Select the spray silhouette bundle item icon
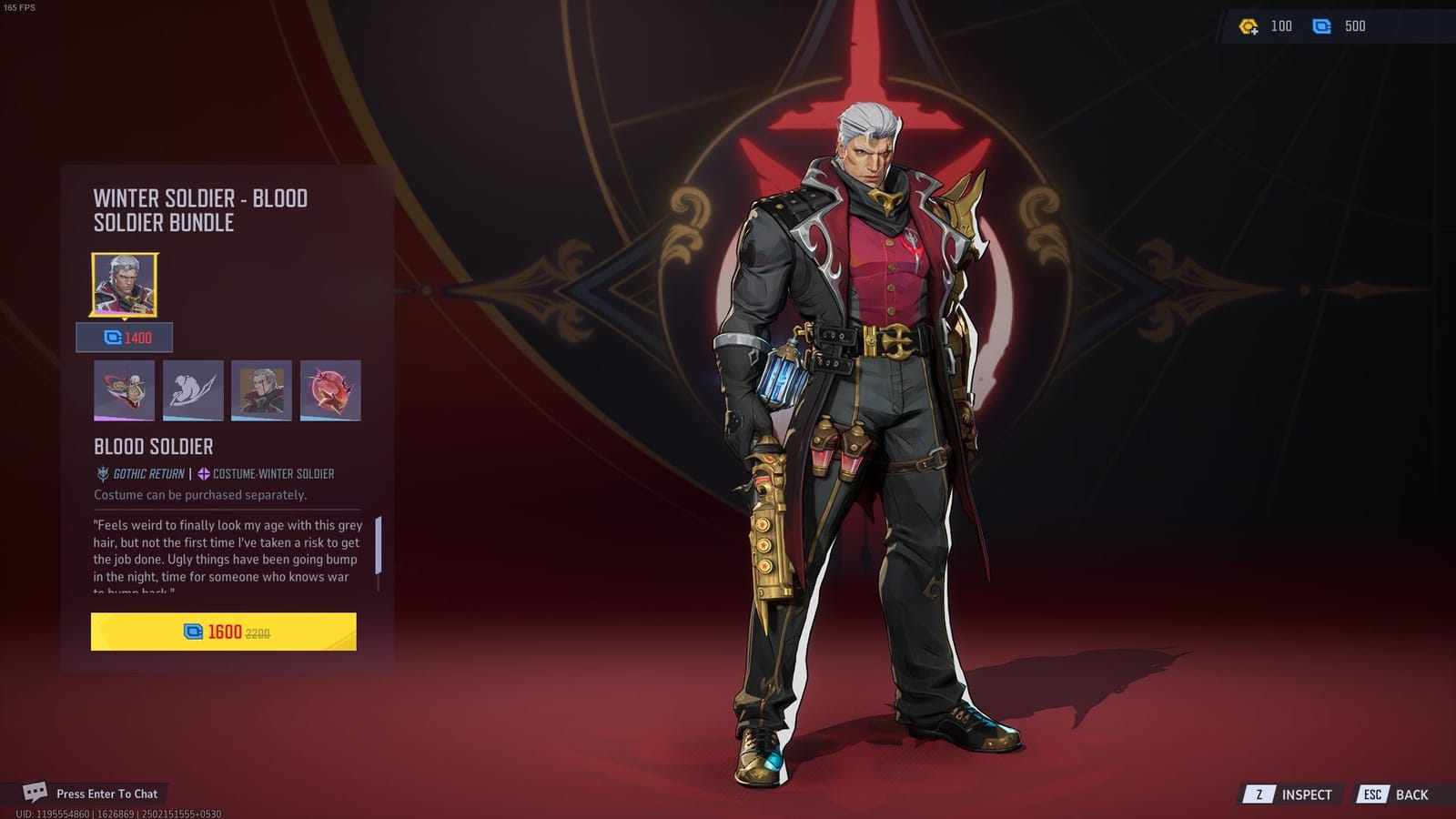 click(193, 390)
